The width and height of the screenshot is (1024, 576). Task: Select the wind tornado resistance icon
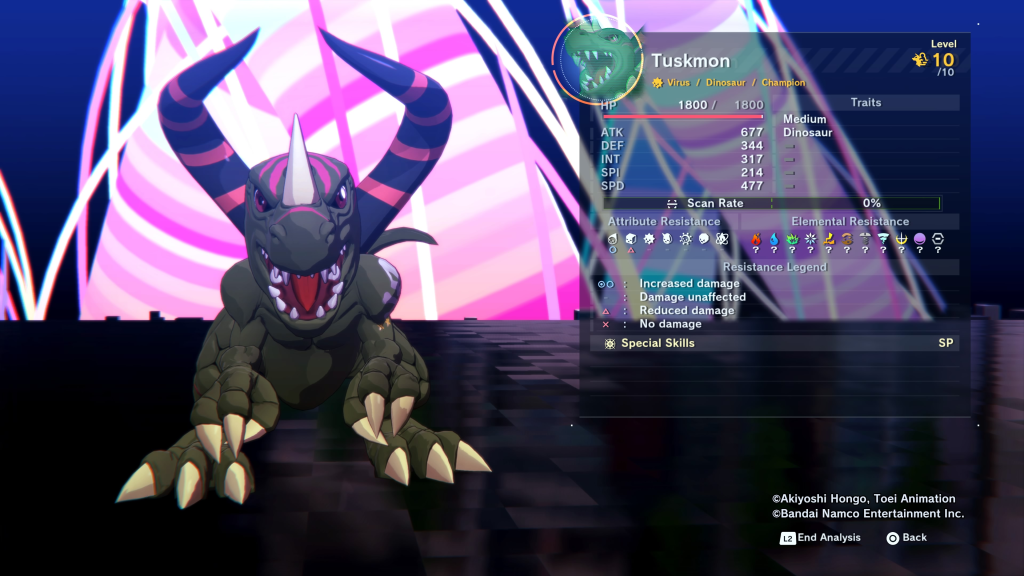point(883,239)
